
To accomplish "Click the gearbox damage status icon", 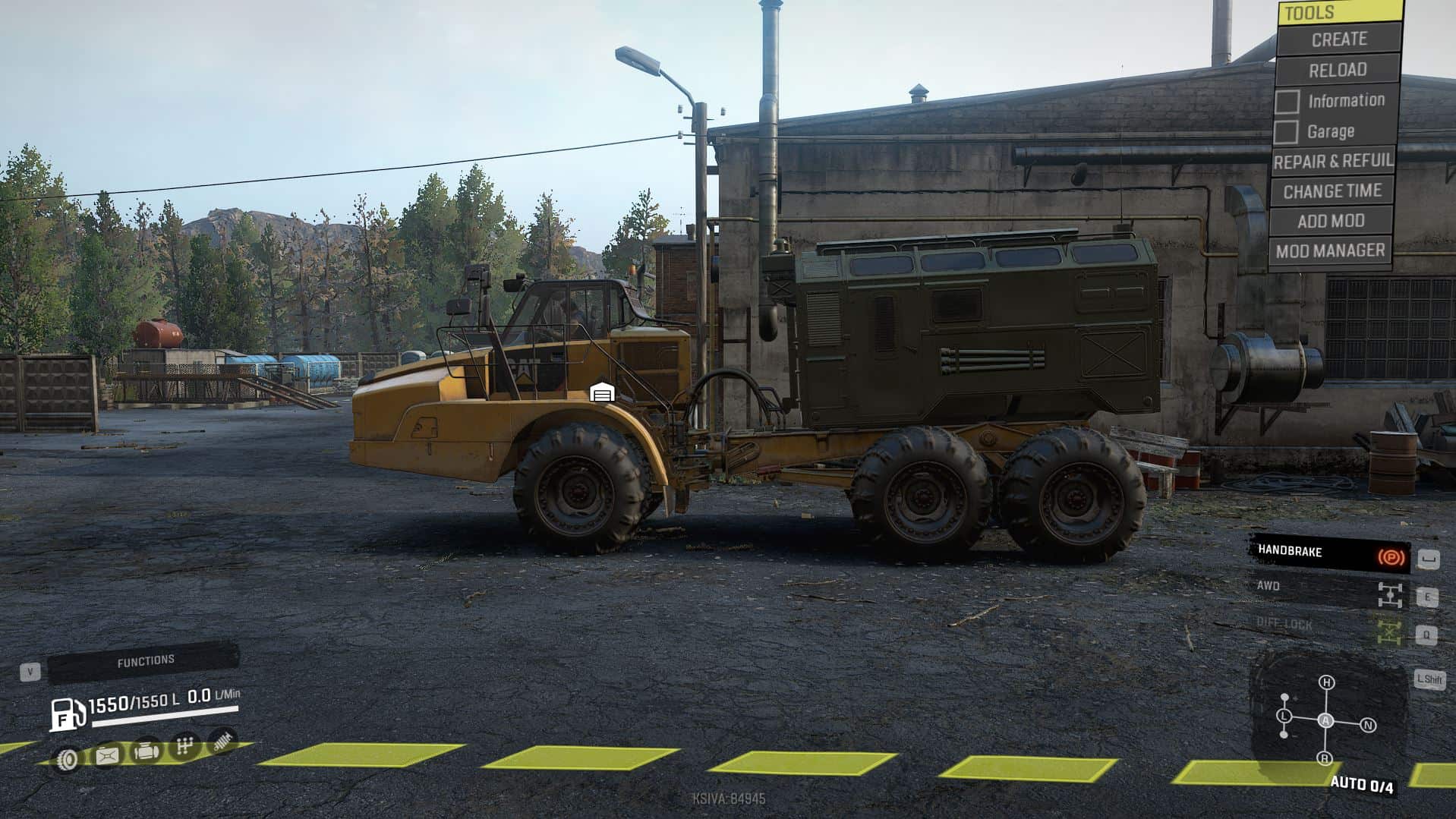I will point(184,746).
